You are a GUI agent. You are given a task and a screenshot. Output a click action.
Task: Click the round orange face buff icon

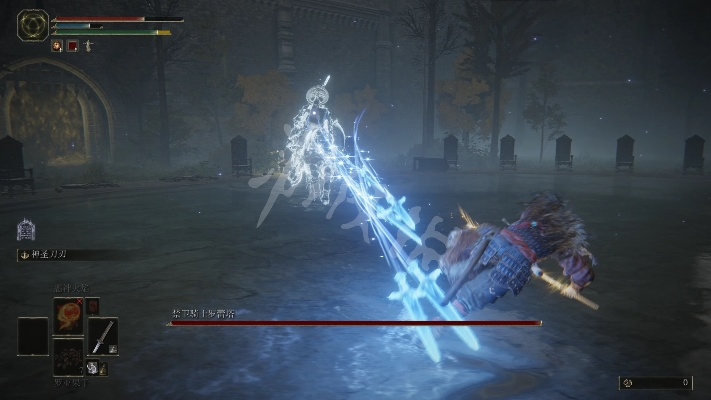coord(57,46)
